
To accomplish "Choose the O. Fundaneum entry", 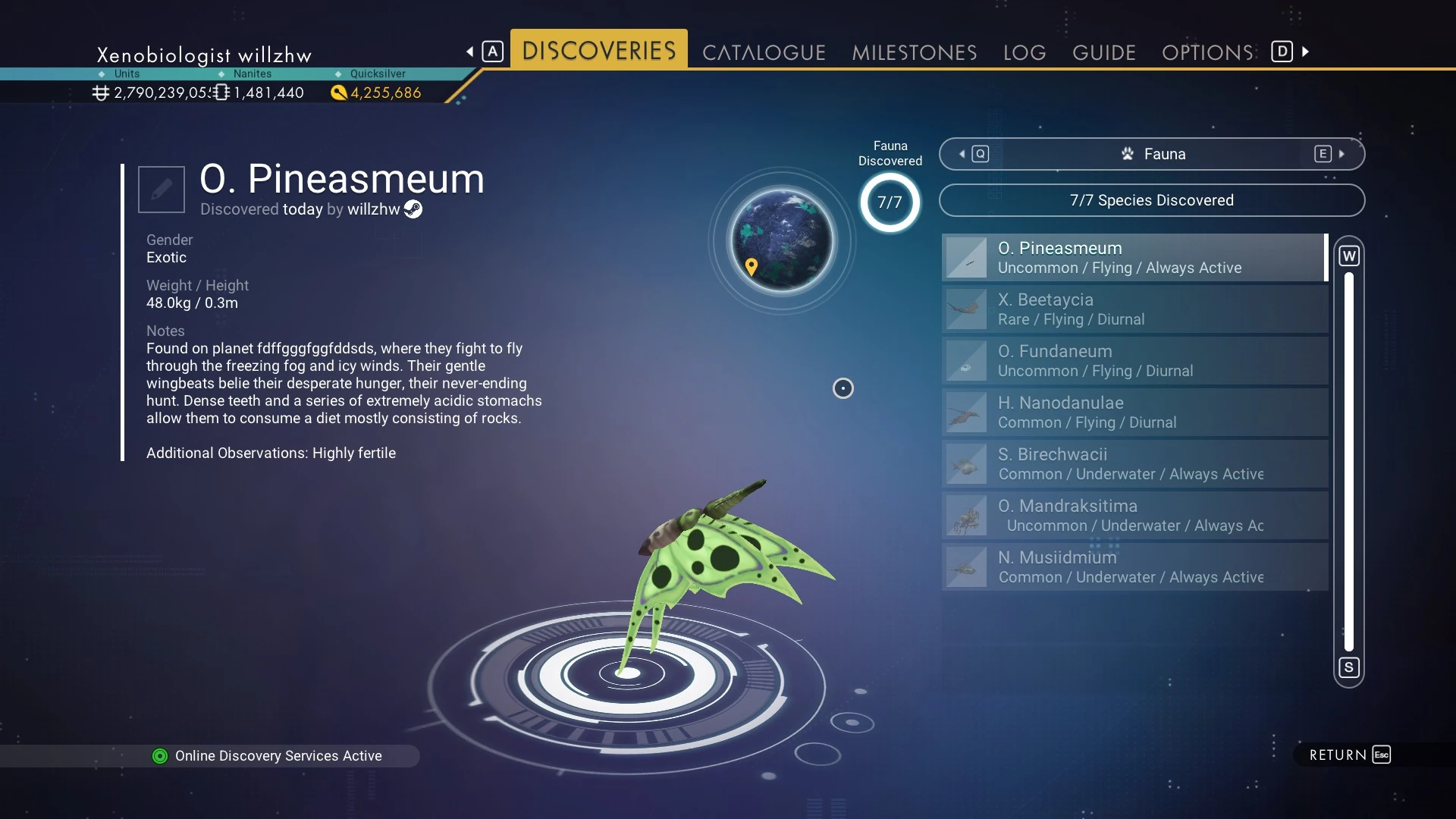I will tap(1134, 361).
